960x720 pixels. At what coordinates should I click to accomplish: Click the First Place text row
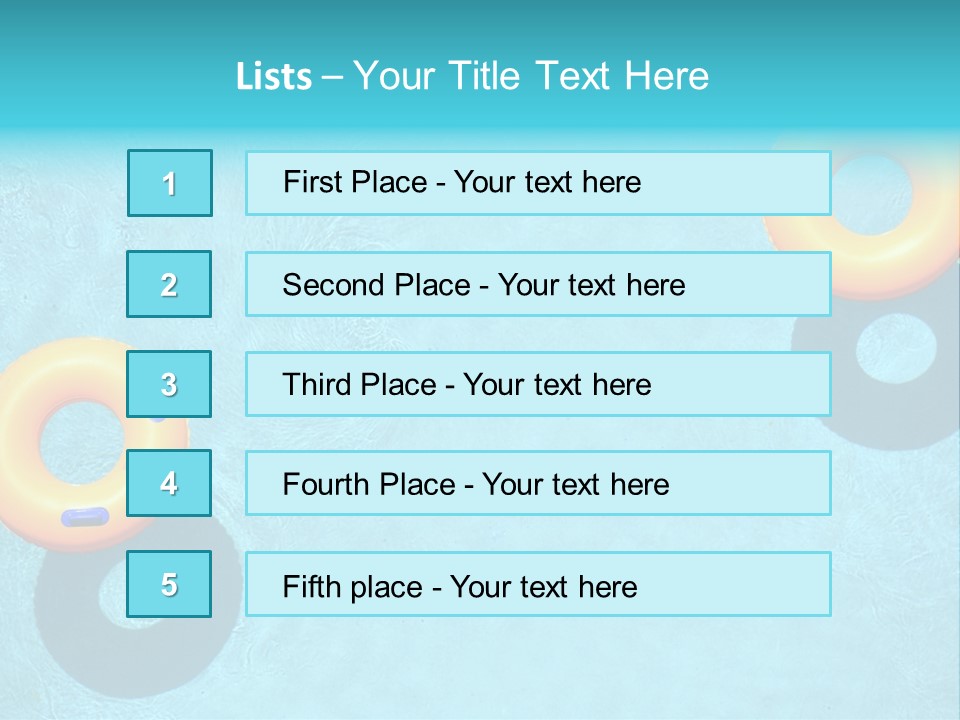point(538,183)
